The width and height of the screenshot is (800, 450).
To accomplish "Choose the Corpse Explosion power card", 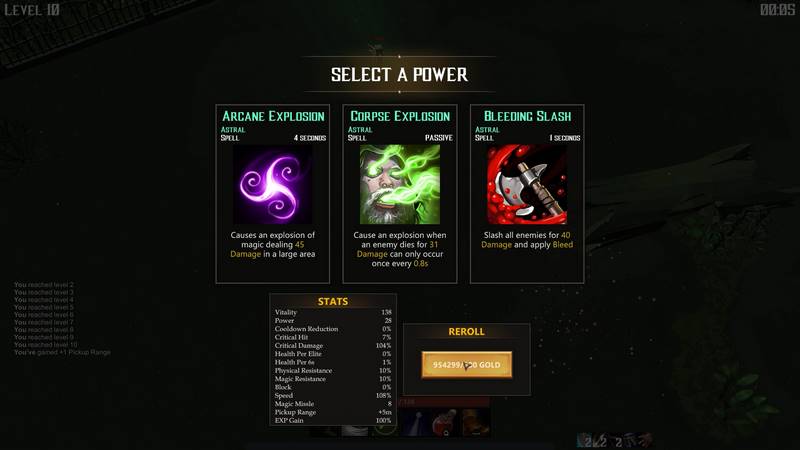I will coord(400,194).
